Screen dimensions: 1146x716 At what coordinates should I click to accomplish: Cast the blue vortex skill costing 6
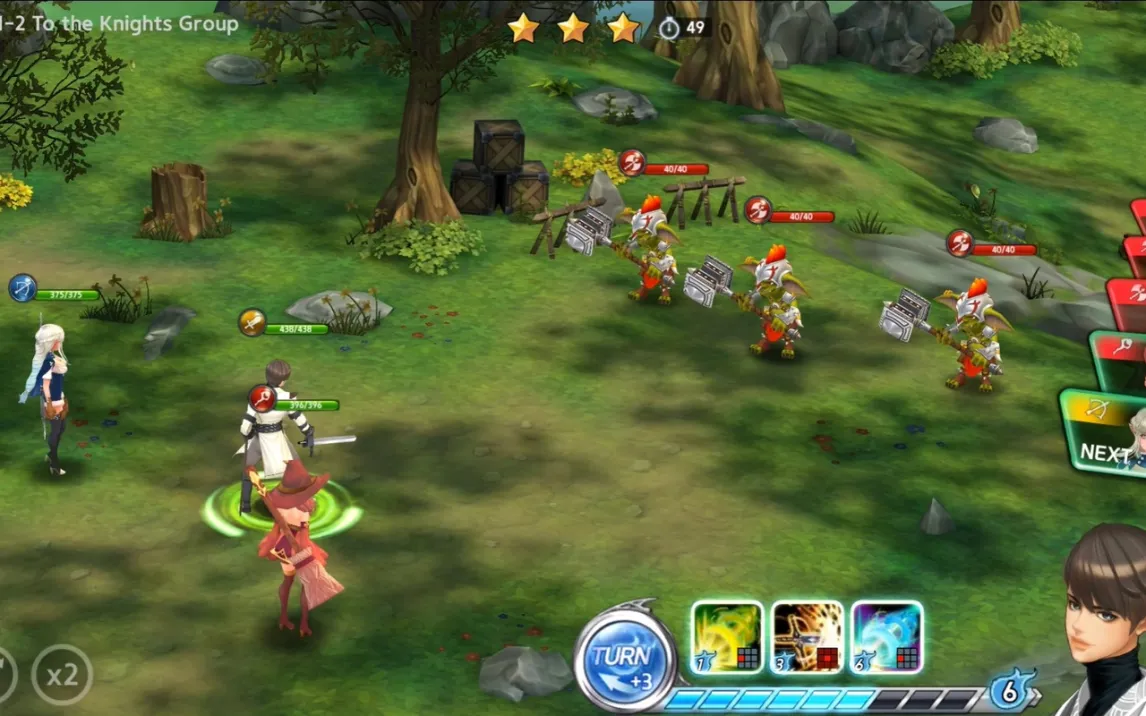tap(887, 637)
